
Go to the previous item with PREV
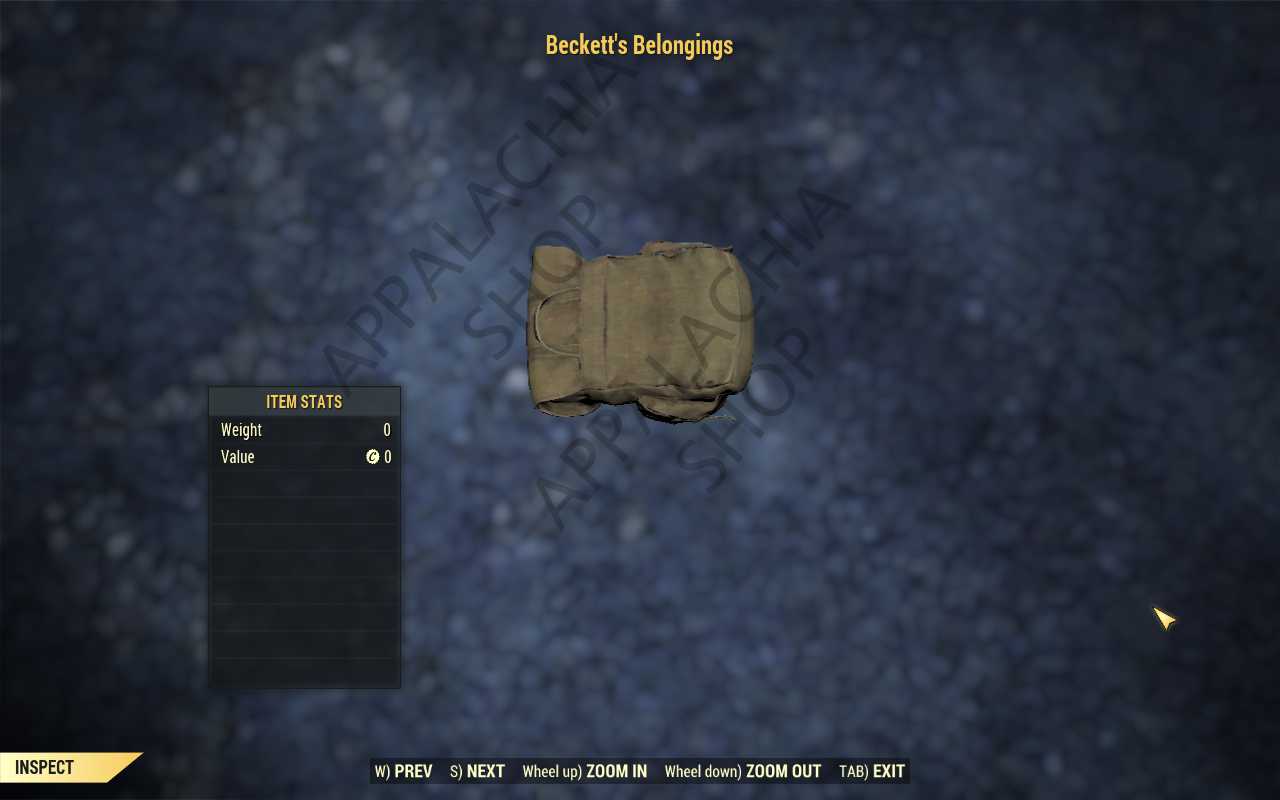tap(404, 771)
